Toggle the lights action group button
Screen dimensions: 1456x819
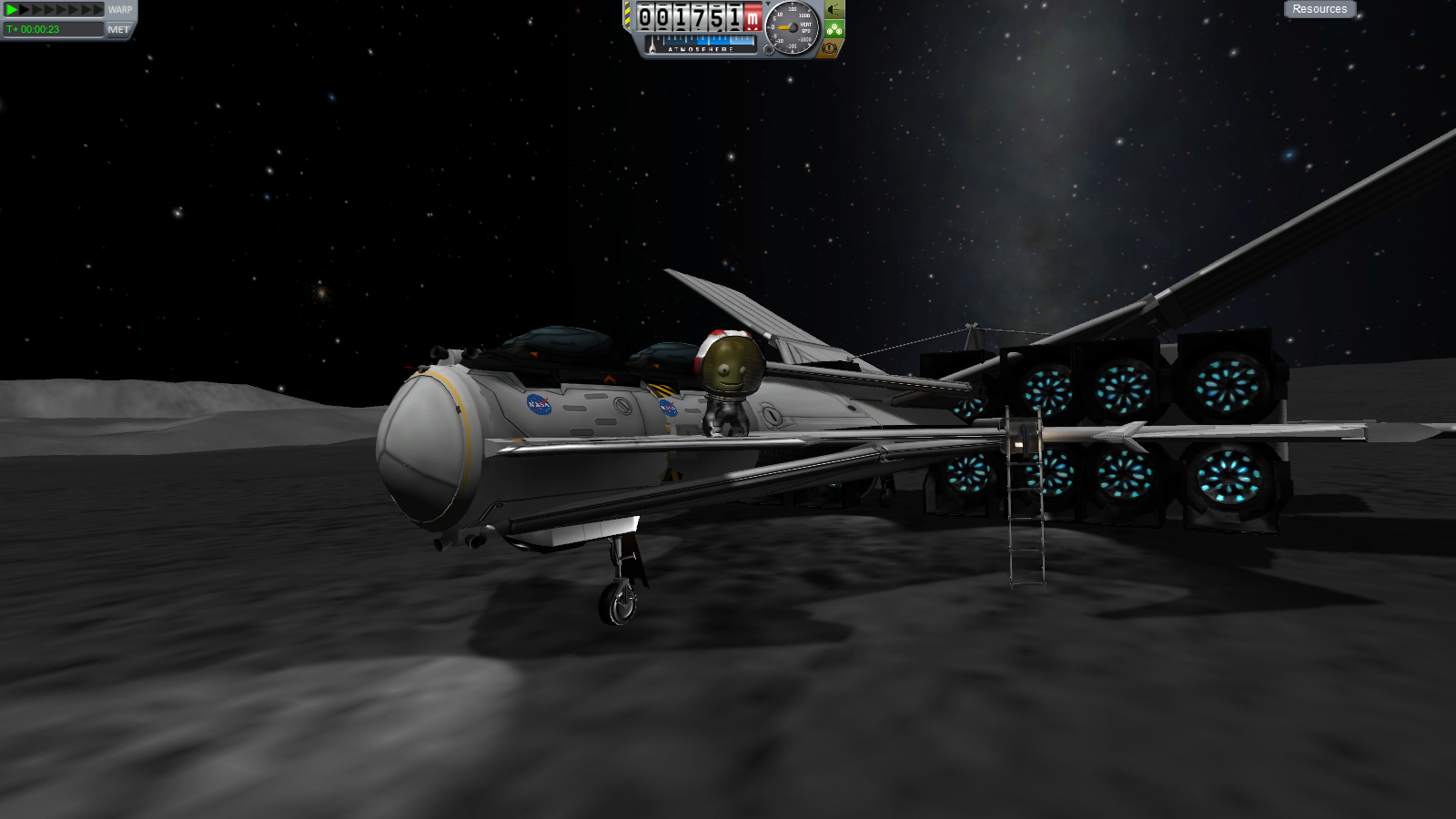pyautogui.click(x=834, y=10)
